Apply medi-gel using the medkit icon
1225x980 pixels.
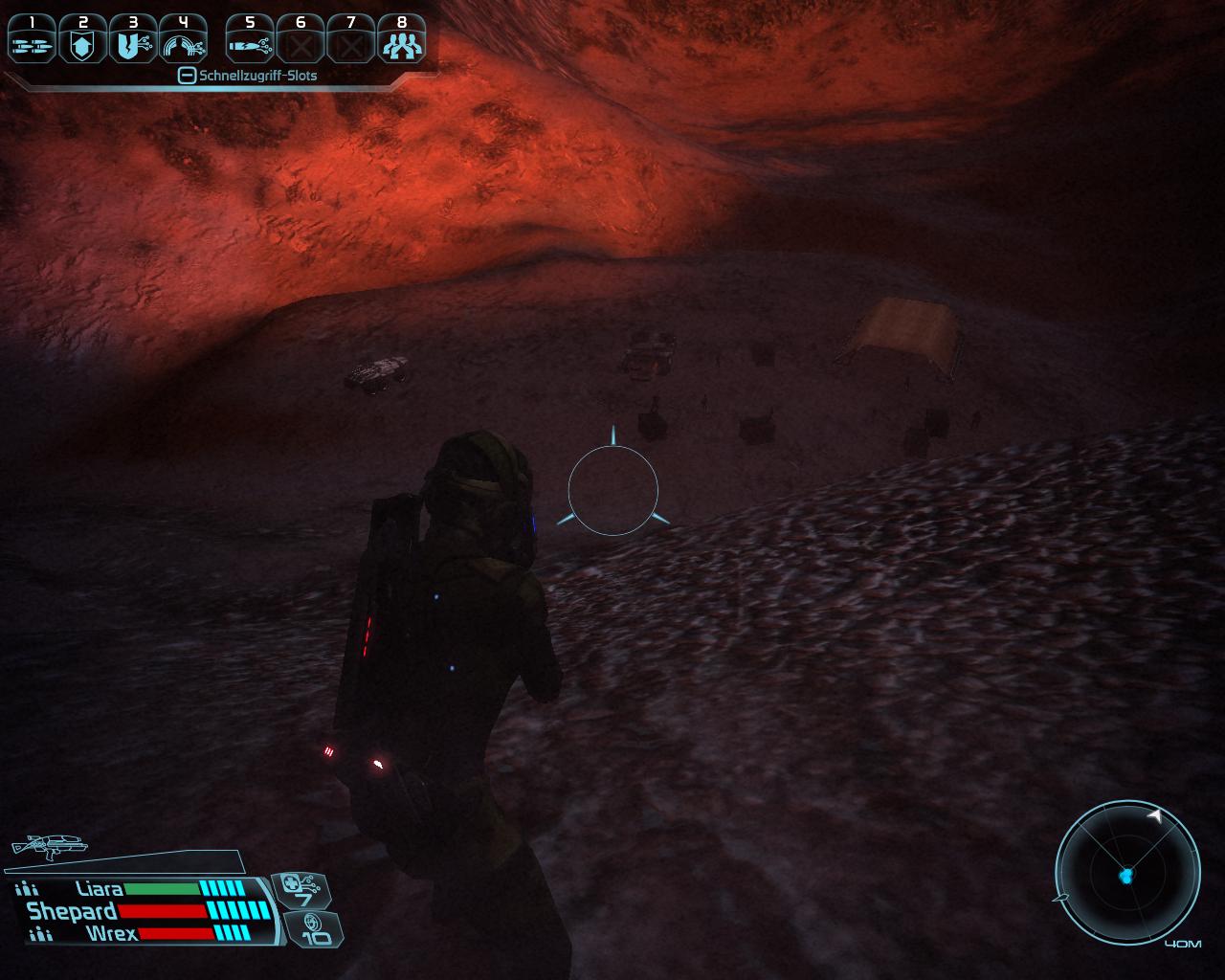pyautogui.click(x=302, y=890)
